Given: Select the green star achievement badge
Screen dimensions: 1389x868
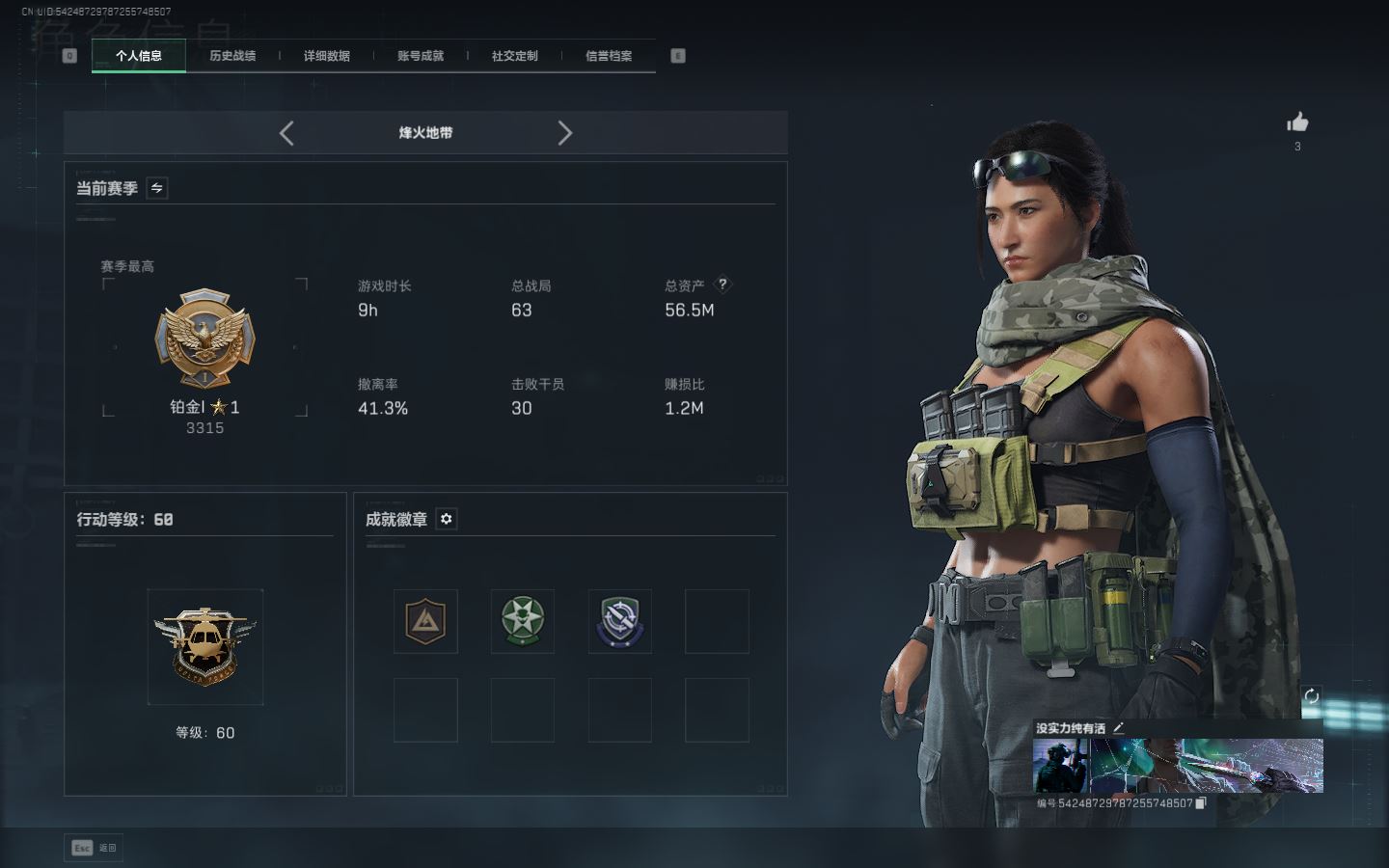Looking at the screenshot, I should (x=523, y=621).
